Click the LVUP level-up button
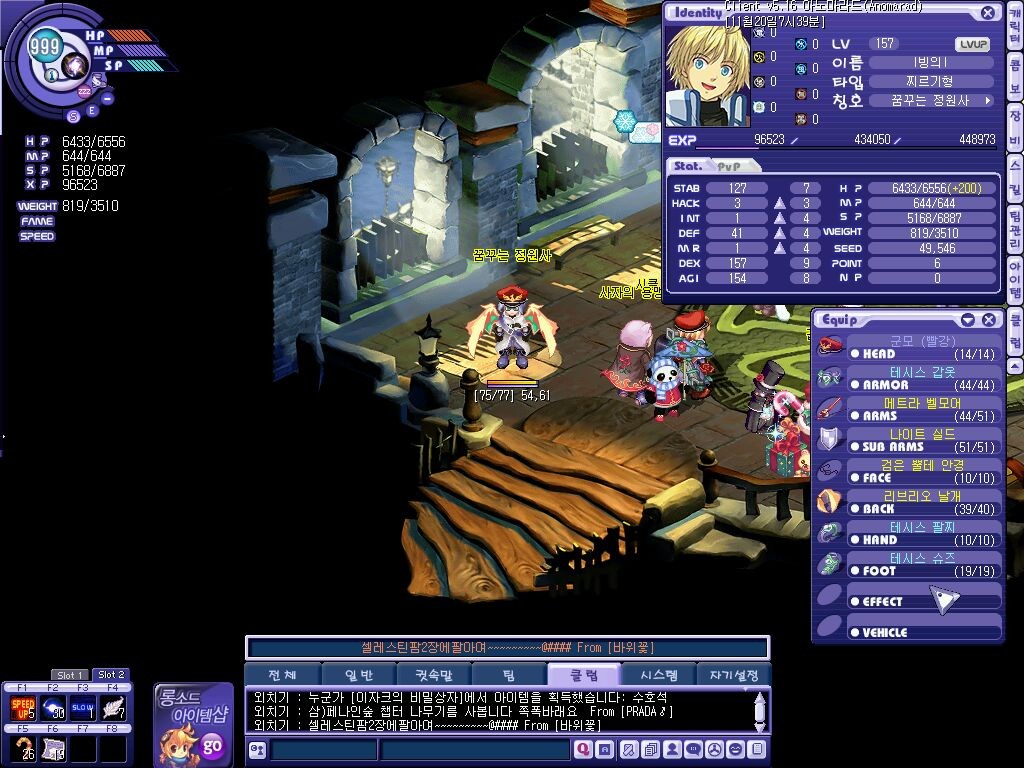 (x=972, y=44)
